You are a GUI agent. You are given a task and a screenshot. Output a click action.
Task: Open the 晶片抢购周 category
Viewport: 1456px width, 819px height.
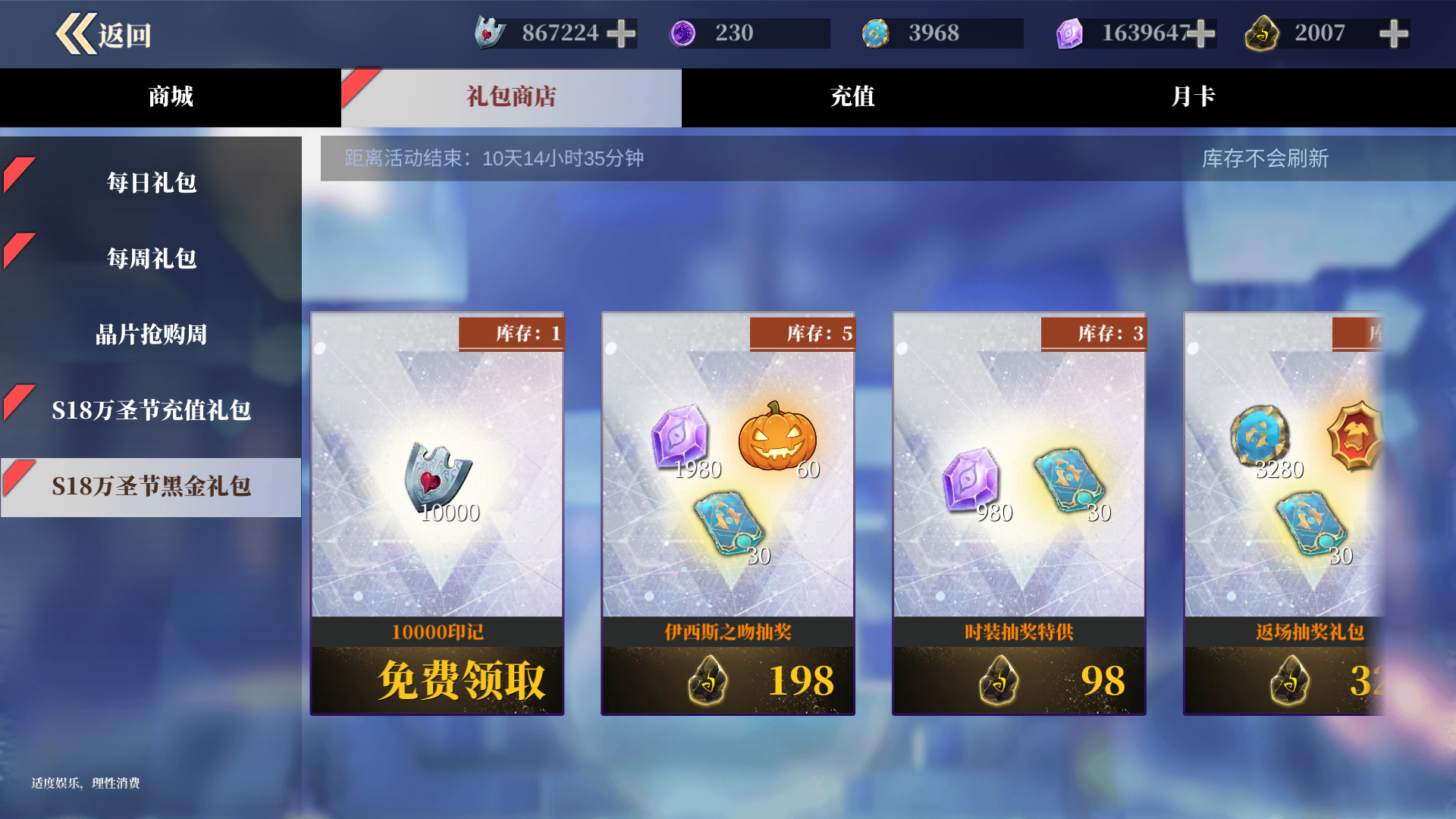pyautogui.click(x=151, y=334)
